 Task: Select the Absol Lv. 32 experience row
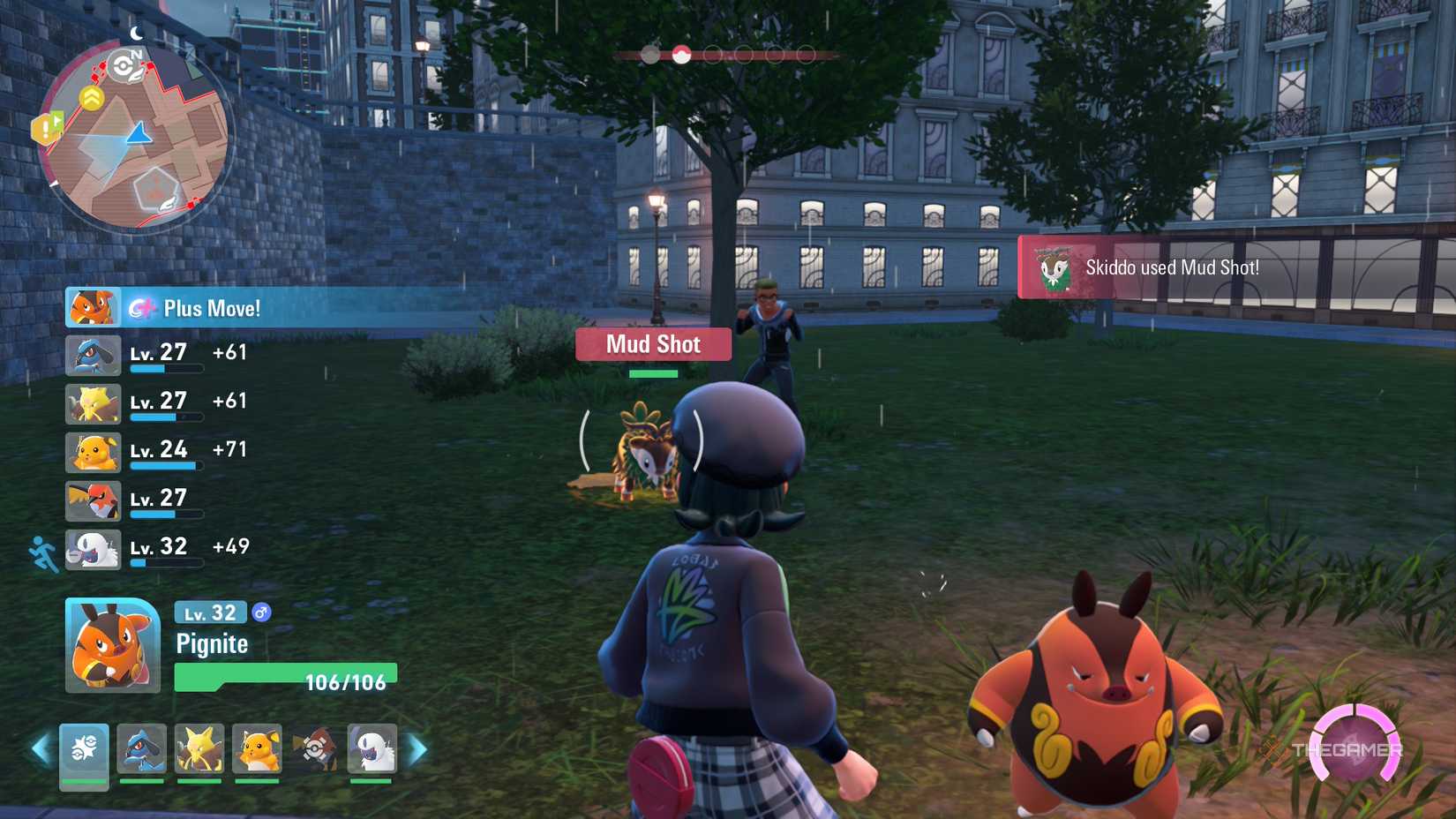(159, 549)
